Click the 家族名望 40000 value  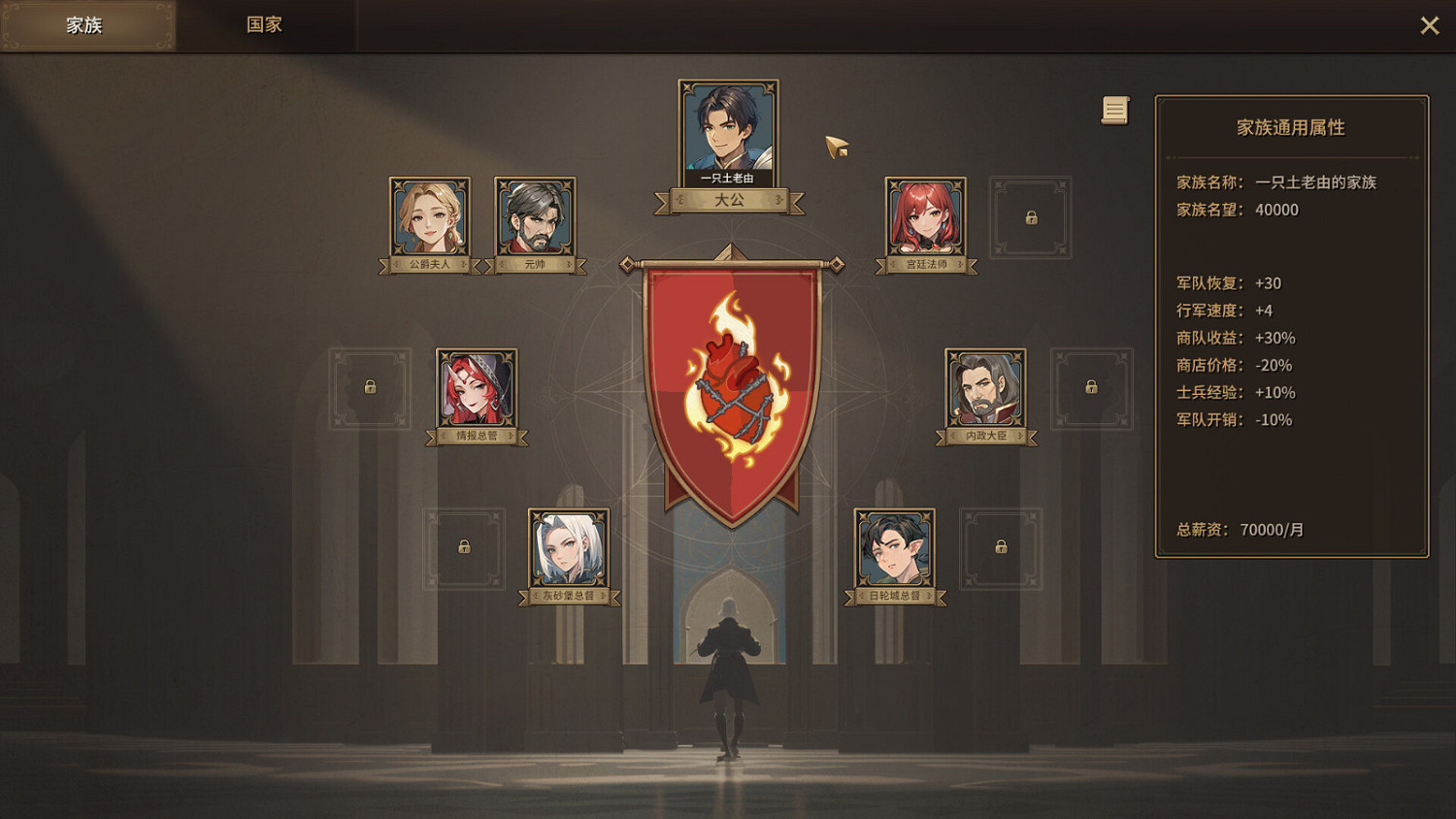click(1276, 210)
